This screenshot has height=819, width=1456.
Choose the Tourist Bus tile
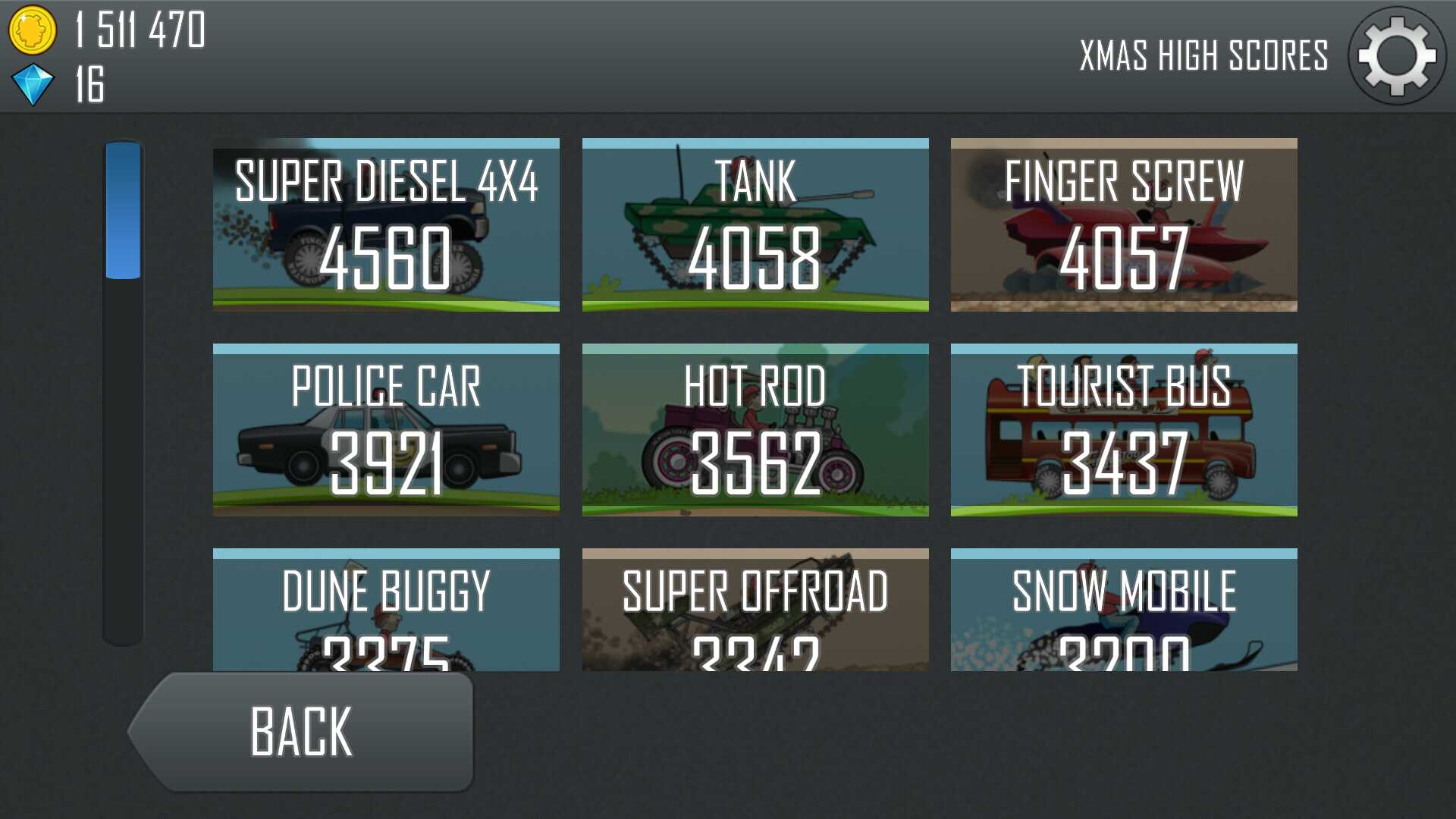coord(1124,430)
